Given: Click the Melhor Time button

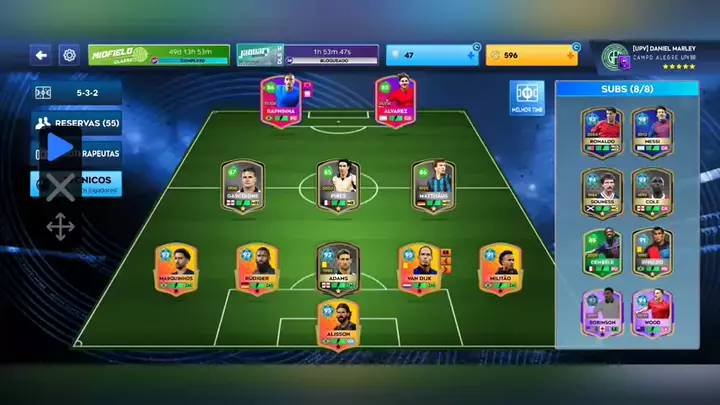Looking at the screenshot, I should pos(526,98).
